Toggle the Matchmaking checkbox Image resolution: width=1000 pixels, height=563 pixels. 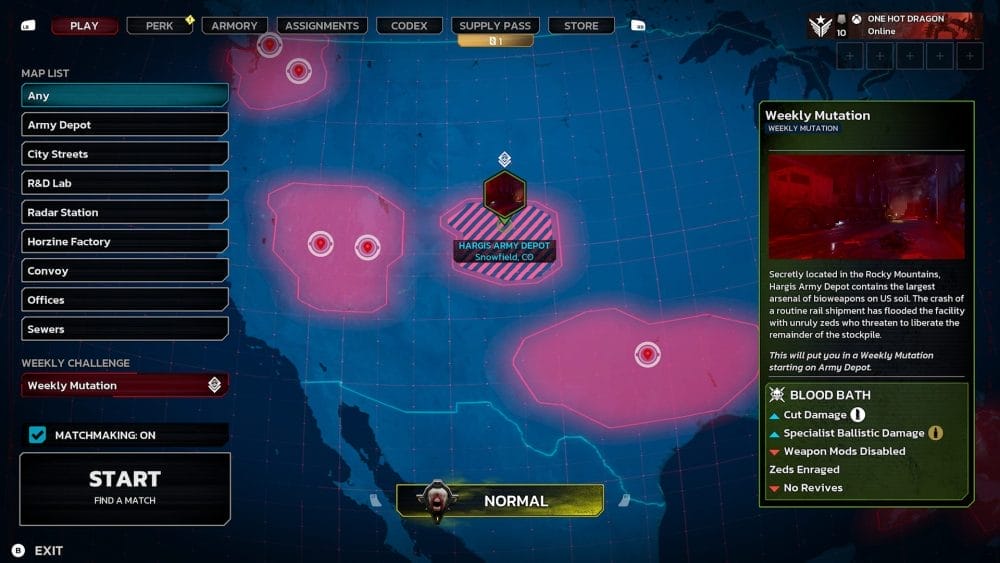click(38, 435)
